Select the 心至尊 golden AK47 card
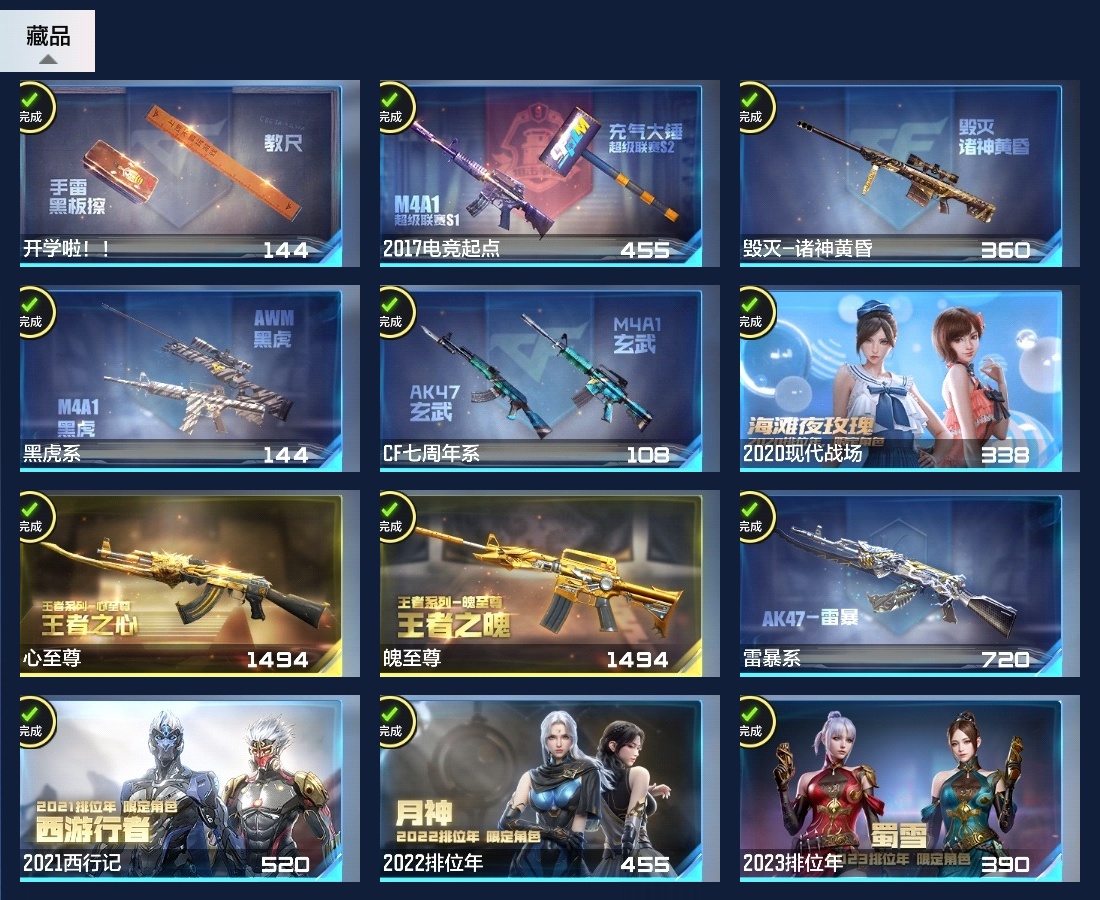 180,585
